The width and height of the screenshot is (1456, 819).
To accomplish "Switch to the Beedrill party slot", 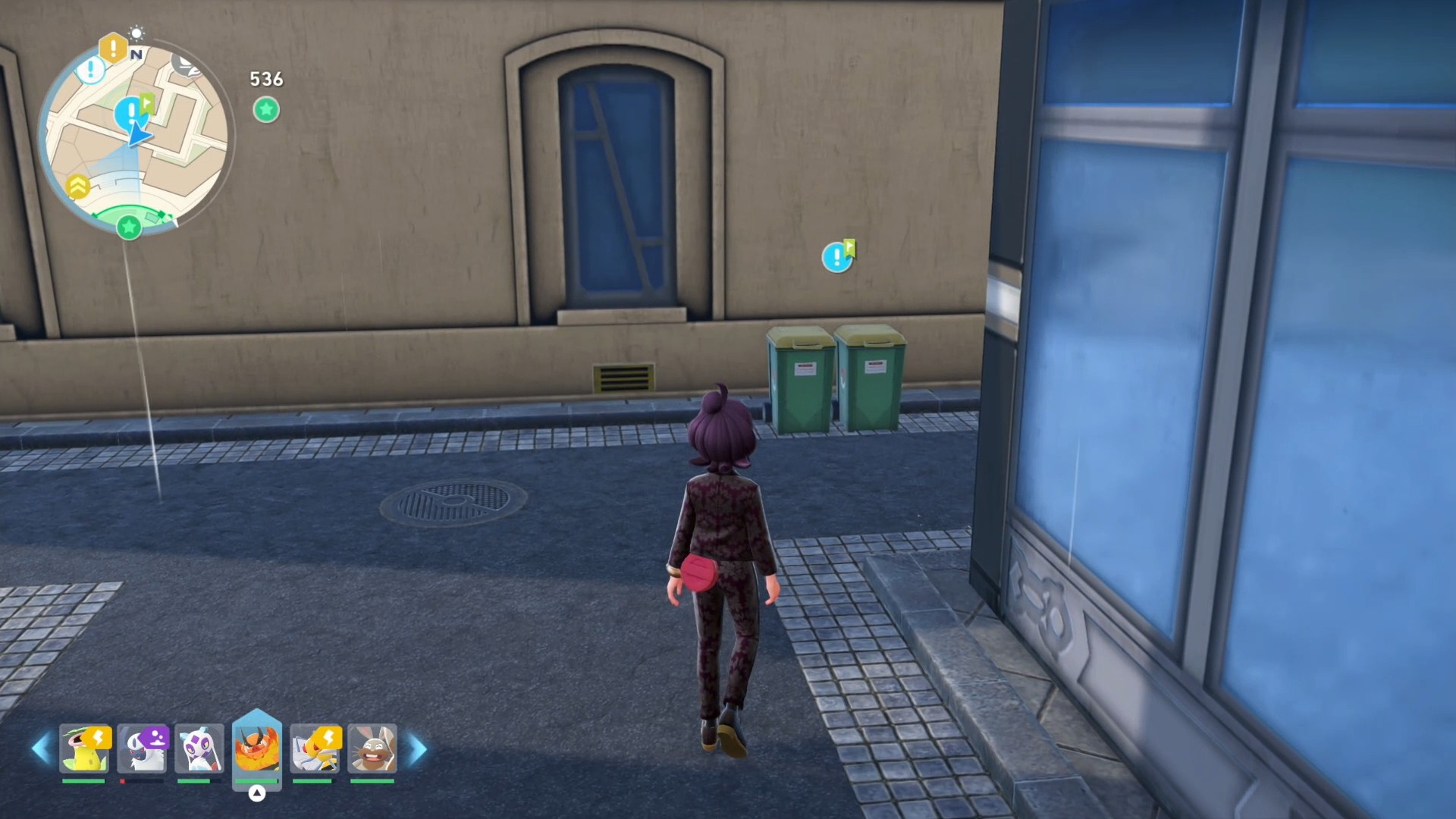I will tap(315, 748).
